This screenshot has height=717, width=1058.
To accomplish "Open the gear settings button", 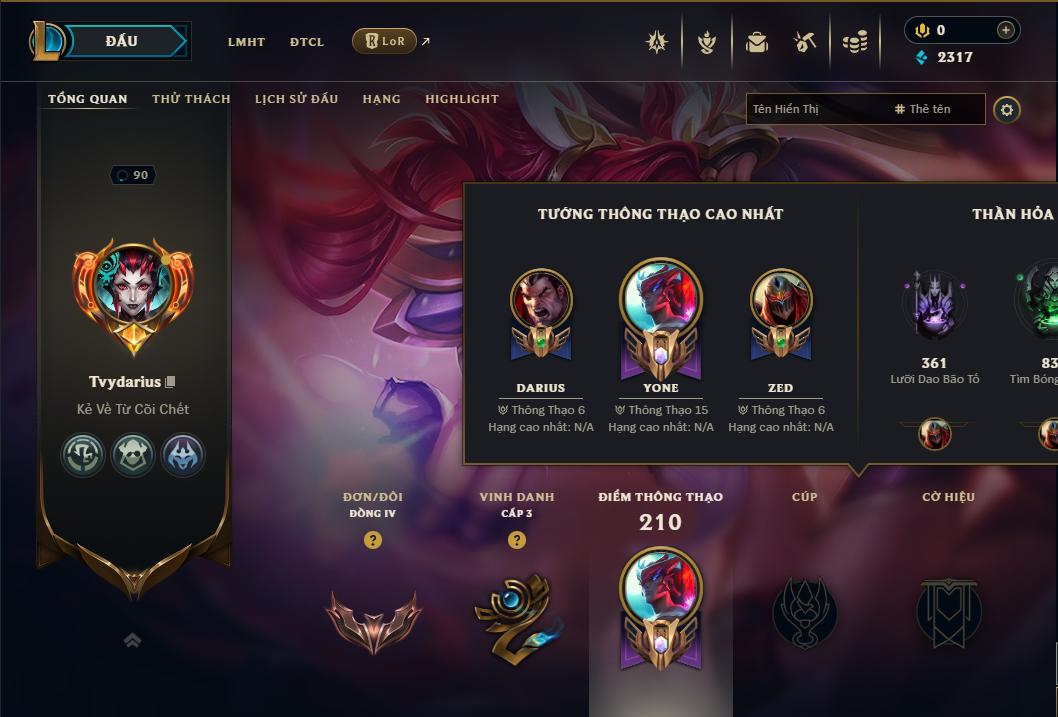I will 1007,109.
